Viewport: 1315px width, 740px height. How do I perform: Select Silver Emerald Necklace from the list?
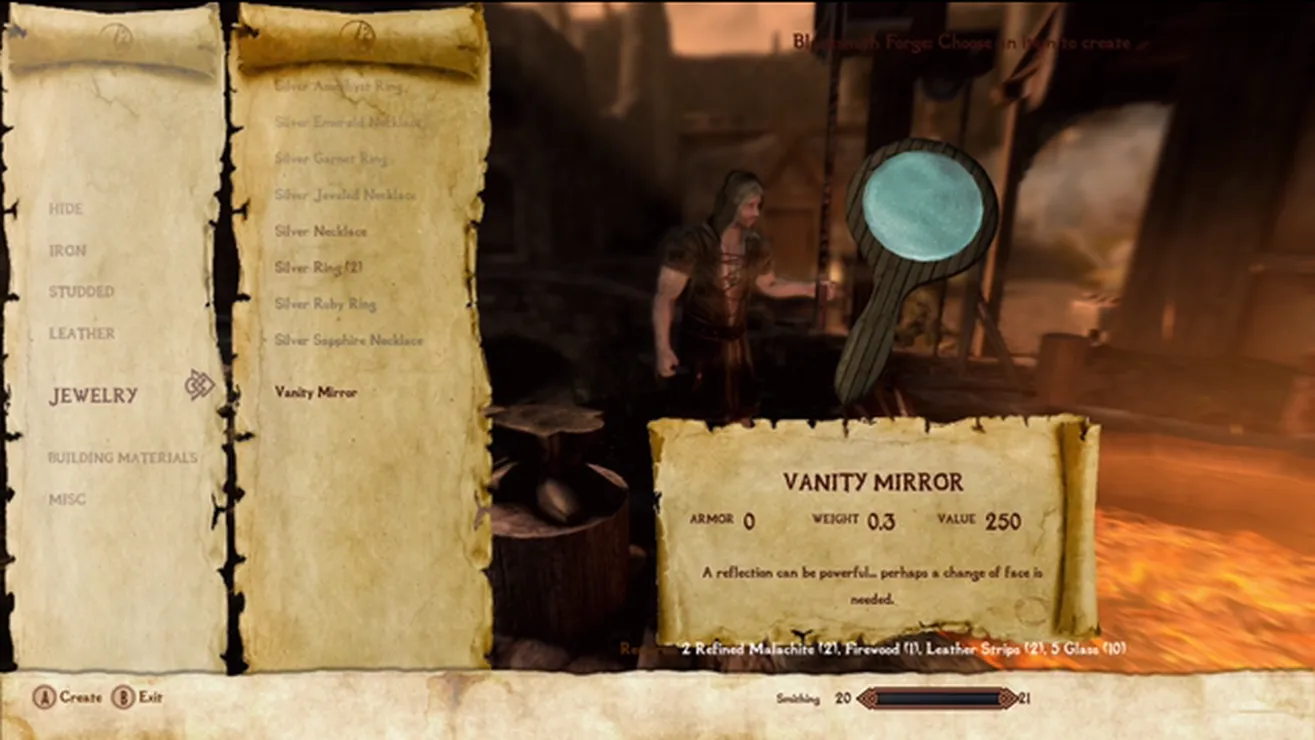point(347,122)
